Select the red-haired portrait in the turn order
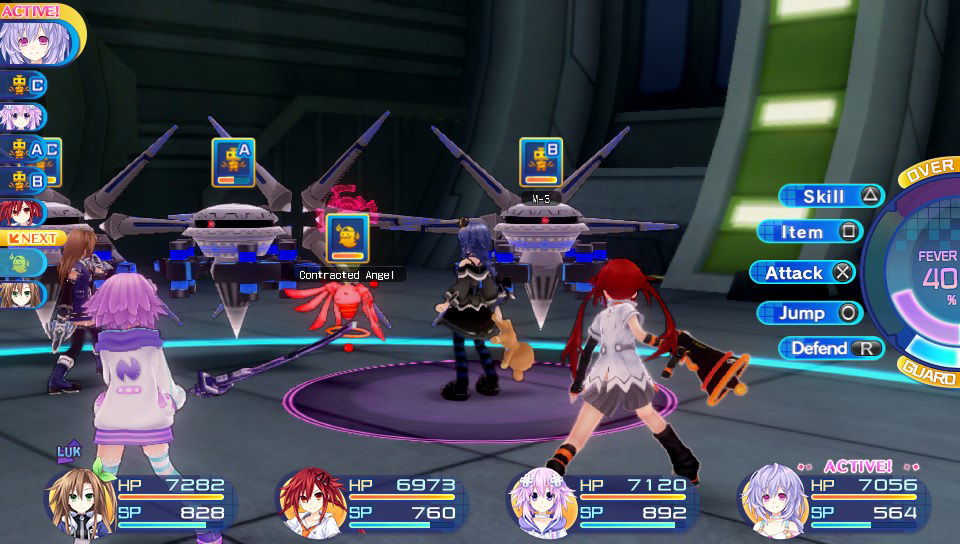 coord(18,212)
